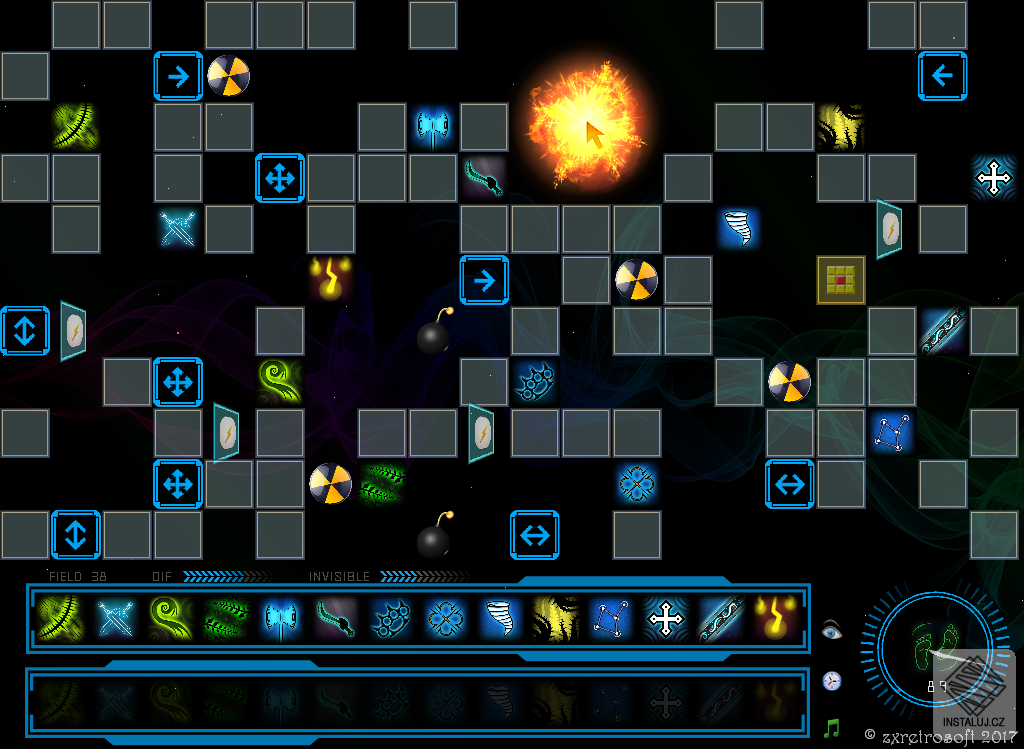Image resolution: width=1024 pixels, height=749 pixels.
Task: Toggle the green music note icon
Action: point(831,728)
